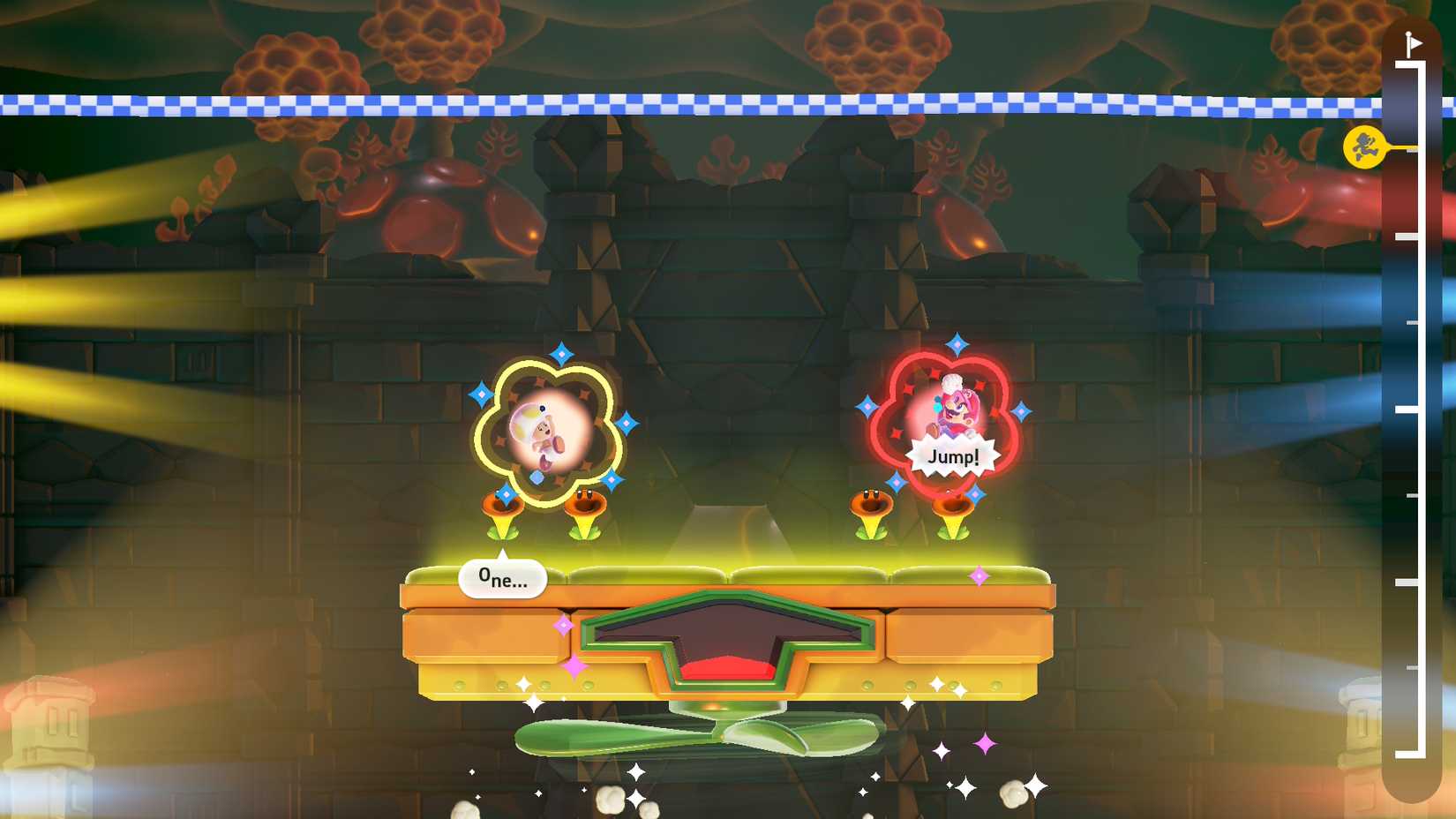Screen dimensions: 1456x819
Task: Click the green propeller beneath the floating platform
Action: [x=724, y=735]
